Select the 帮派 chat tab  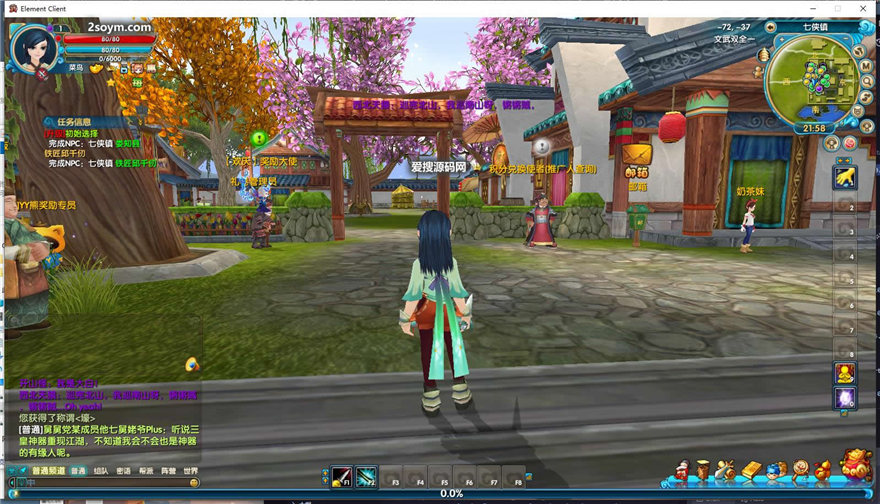(x=146, y=470)
